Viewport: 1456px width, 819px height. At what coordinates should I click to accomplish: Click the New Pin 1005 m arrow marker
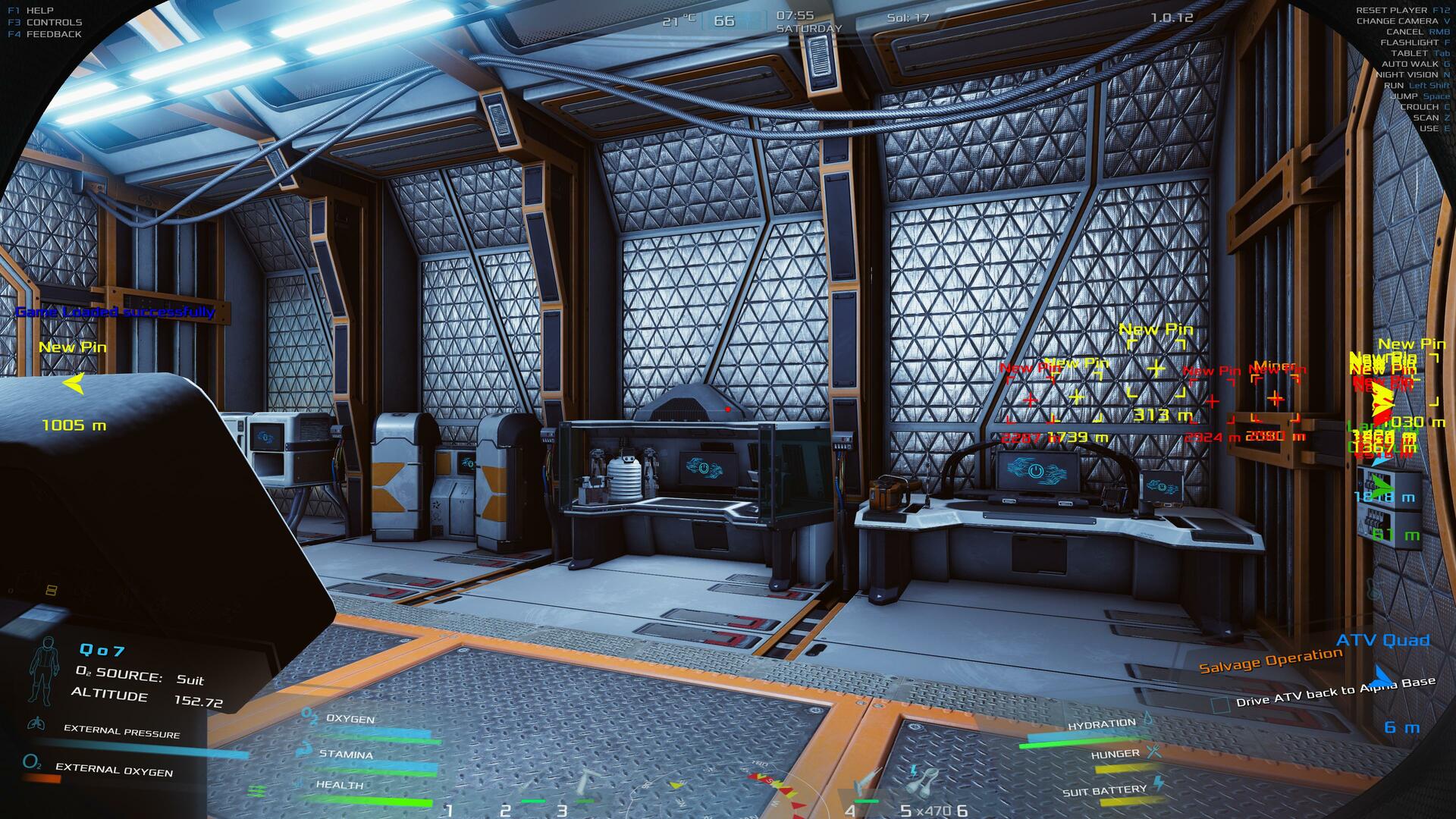pyautogui.click(x=74, y=384)
